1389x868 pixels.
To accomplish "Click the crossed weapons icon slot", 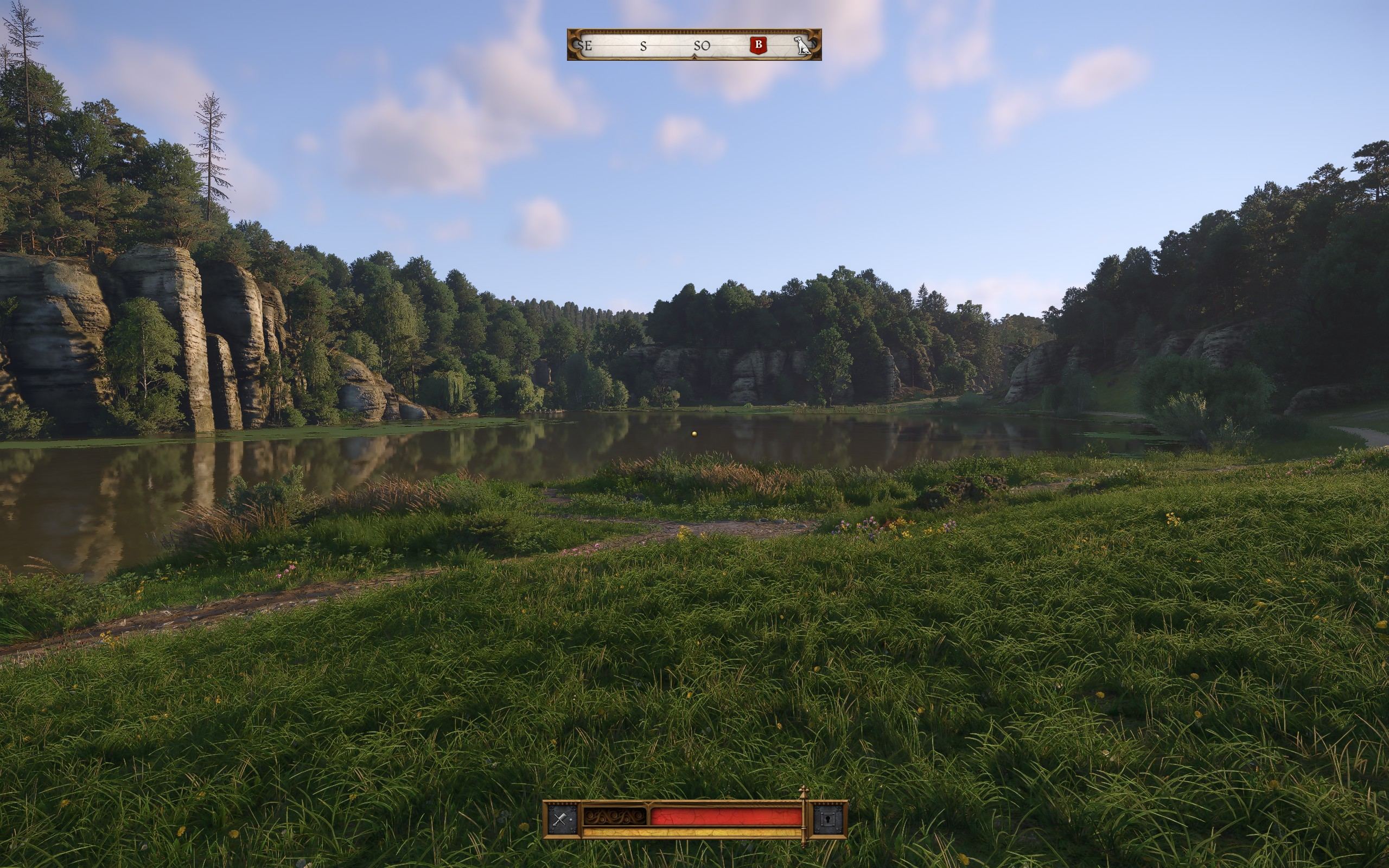I will coord(561,819).
